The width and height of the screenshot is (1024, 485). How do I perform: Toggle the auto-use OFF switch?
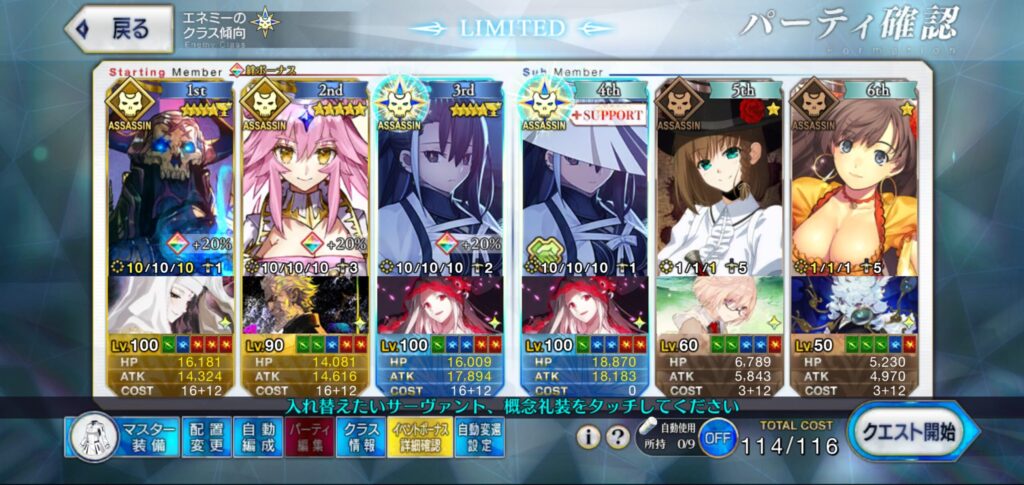click(x=716, y=439)
